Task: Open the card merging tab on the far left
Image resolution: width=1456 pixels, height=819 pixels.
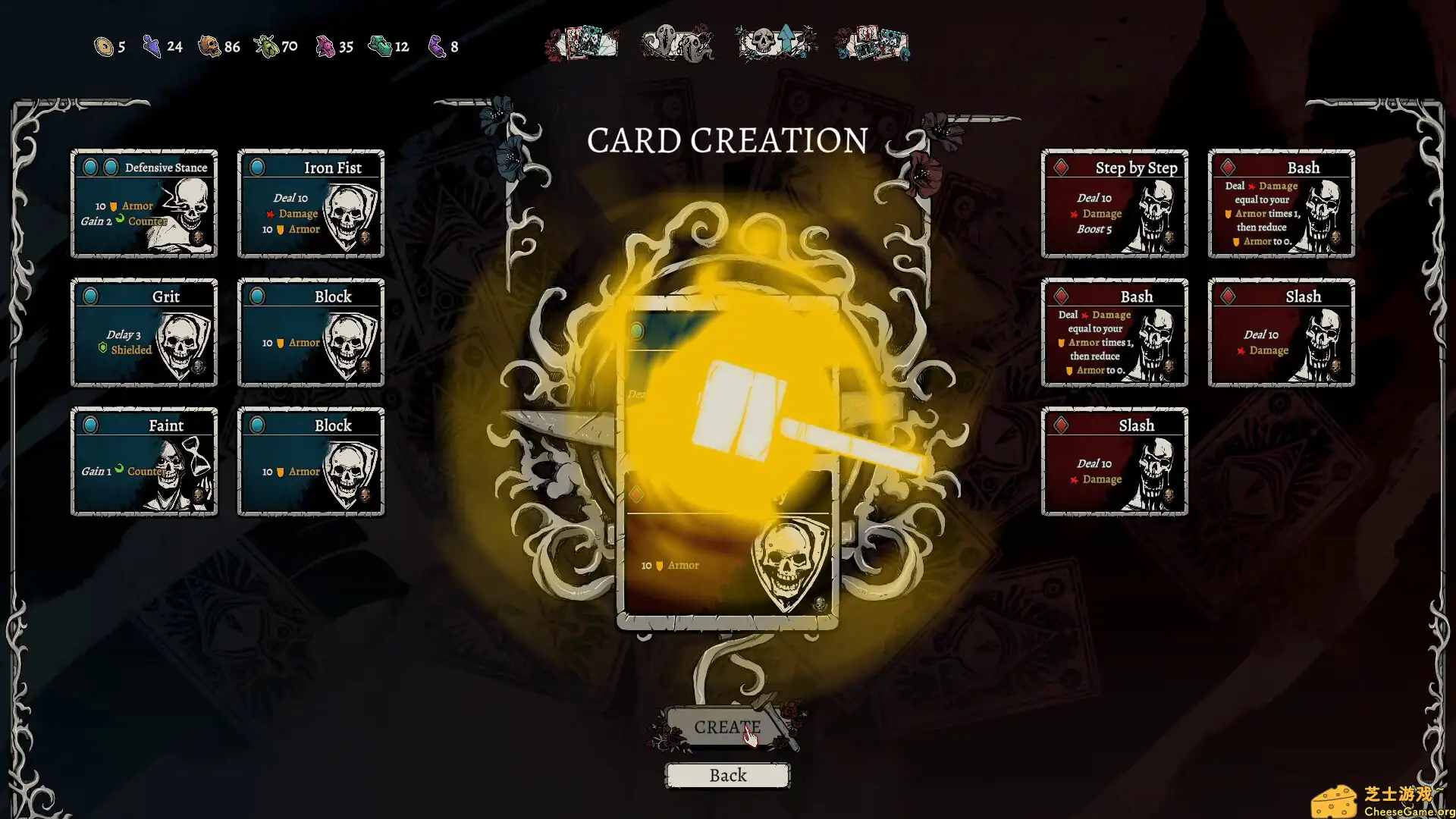Action: point(584,43)
